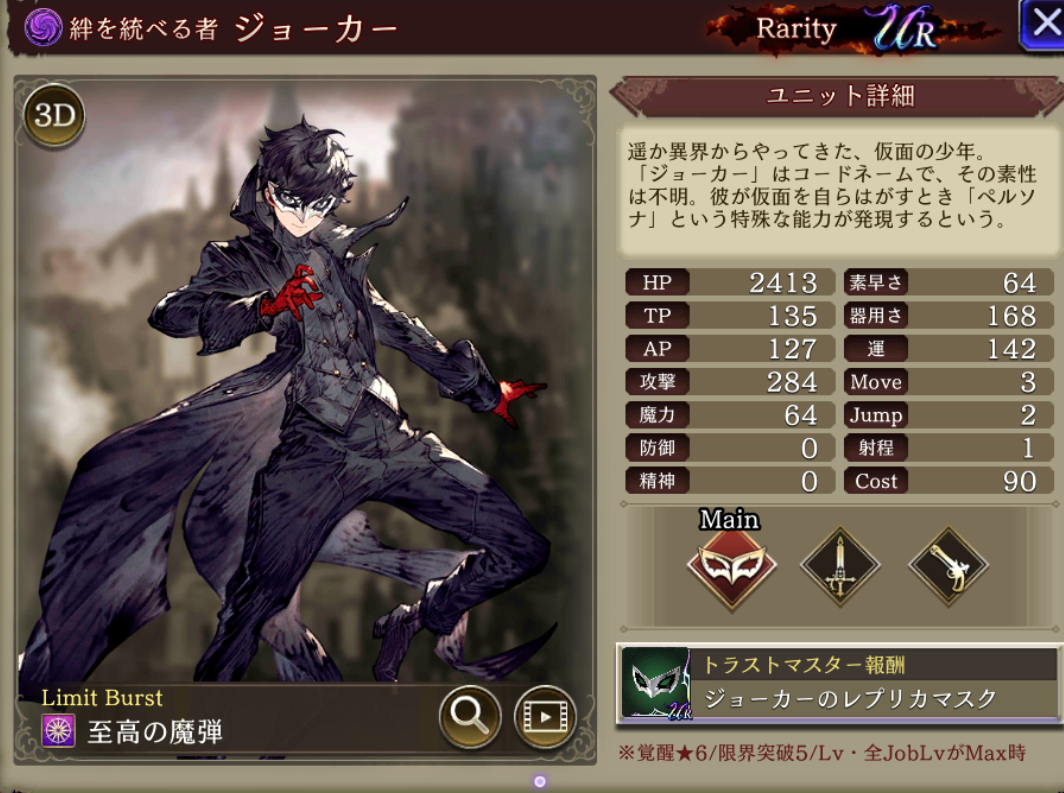Viewport: 1064px width, 793px height.
Task: Toggle the 3D model view
Action: [x=54, y=116]
